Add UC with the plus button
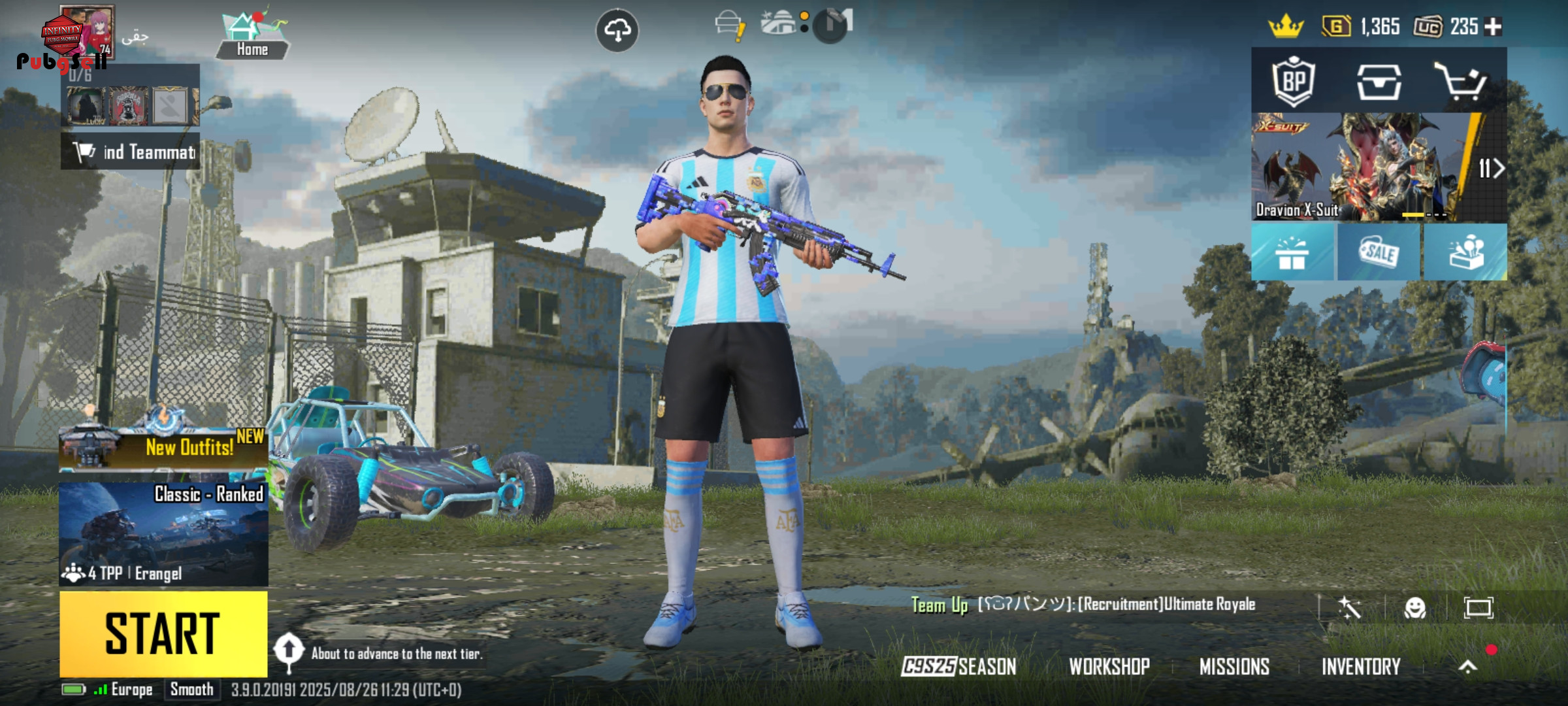 (1493, 27)
